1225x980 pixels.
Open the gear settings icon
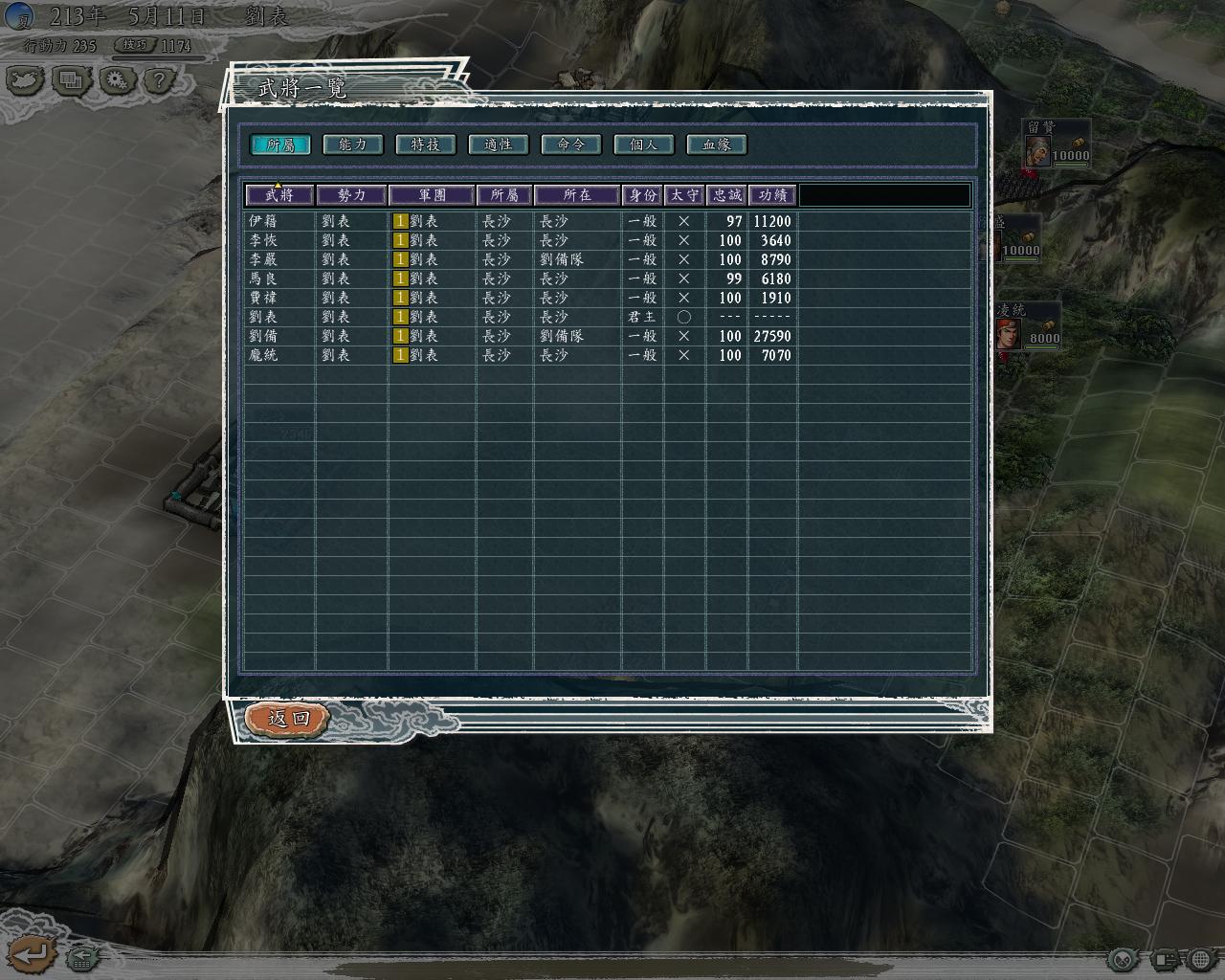click(116, 80)
